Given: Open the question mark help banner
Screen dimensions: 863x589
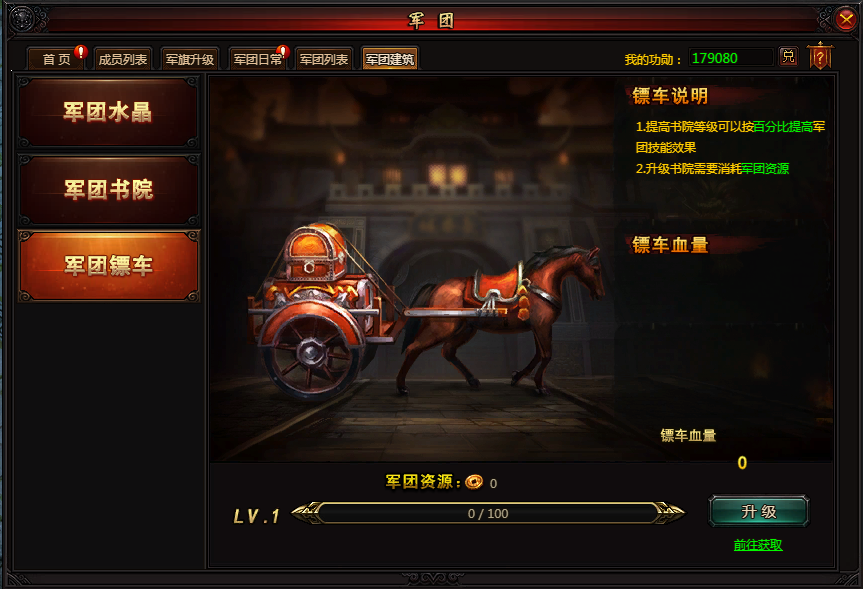Looking at the screenshot, I should point(820,57).
